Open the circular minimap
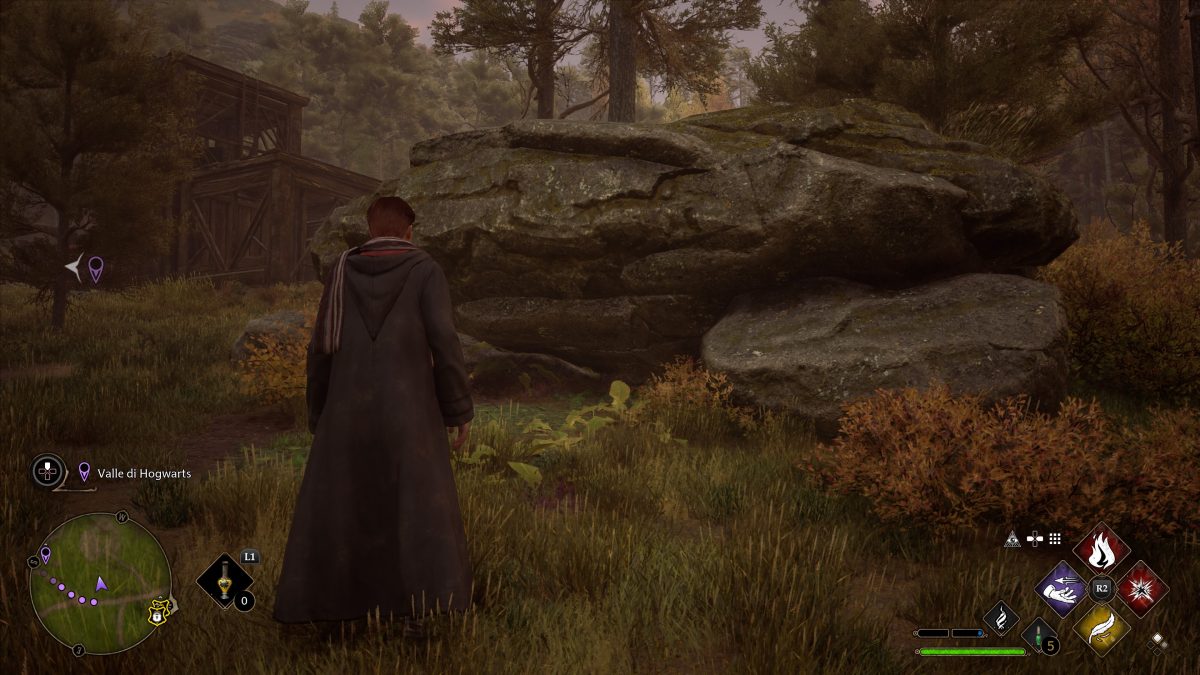The width and height of the screenshot is (1200, 675). (x=99, y=583)
